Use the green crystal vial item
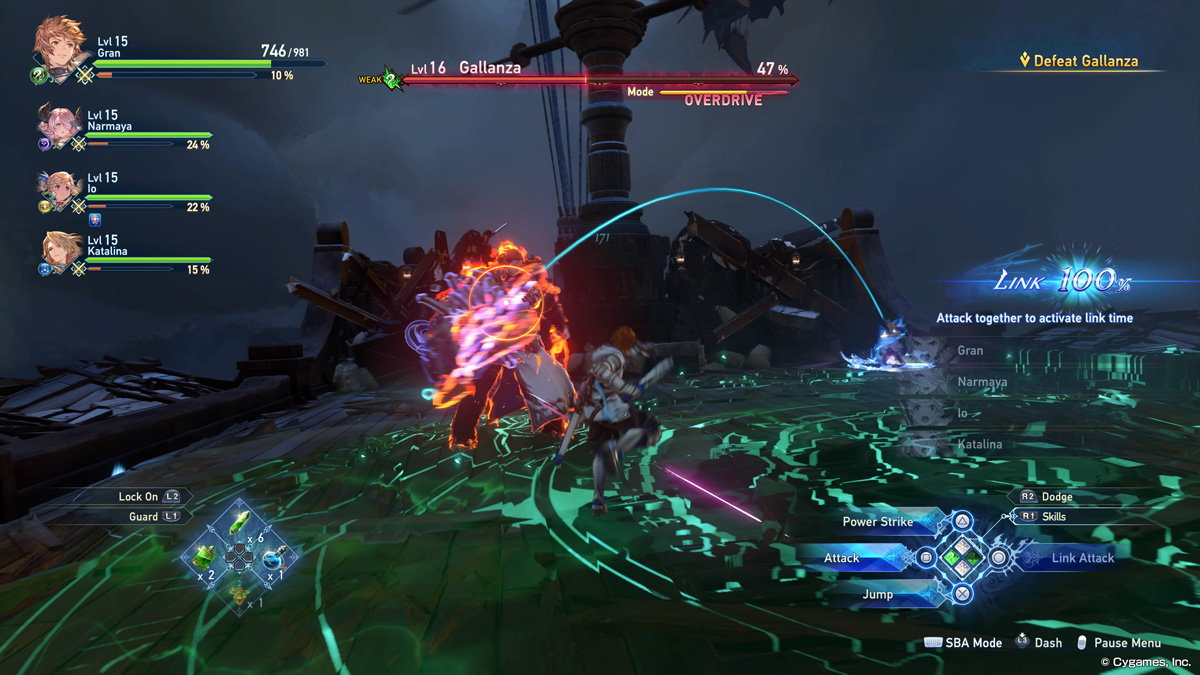The image size is (1200, 675). click(x=240, y=523)
